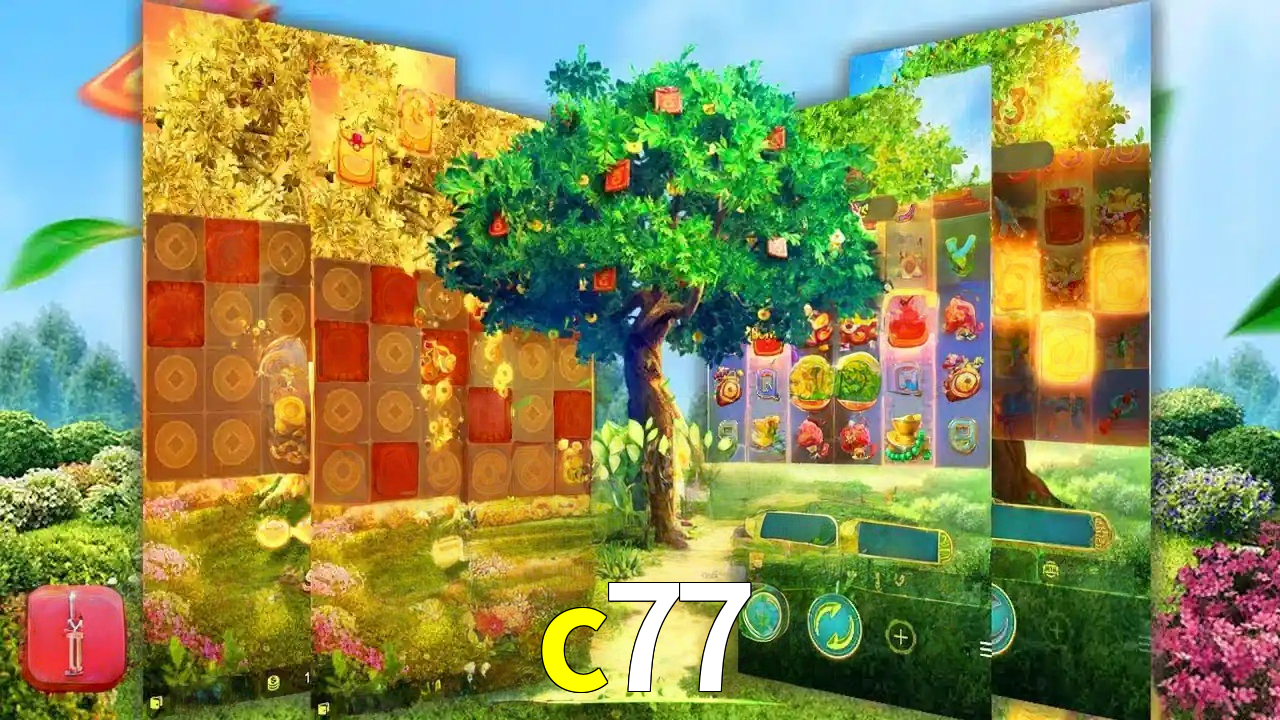
Task: Open the faded plus control on right panel
Action: [1056, 630]
